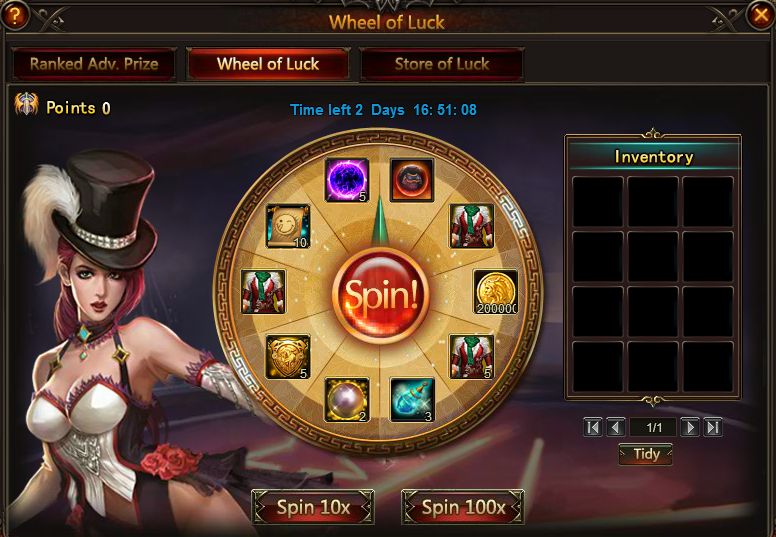Select the Wheel of Luck tab
The image size is (776, 537).
tap(268, 64)
